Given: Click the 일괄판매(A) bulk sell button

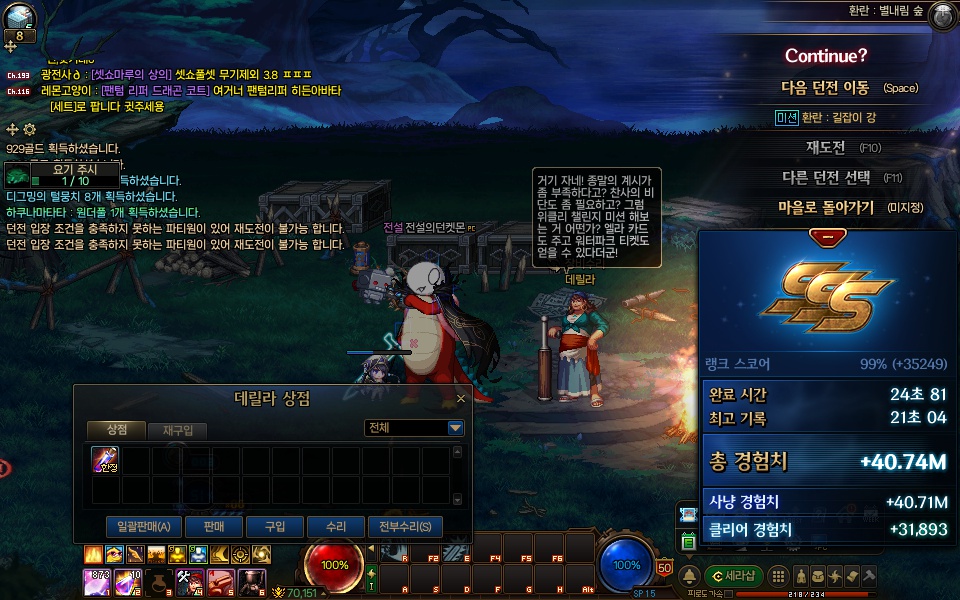Looking at the screenshot, I should pos(143,526).
